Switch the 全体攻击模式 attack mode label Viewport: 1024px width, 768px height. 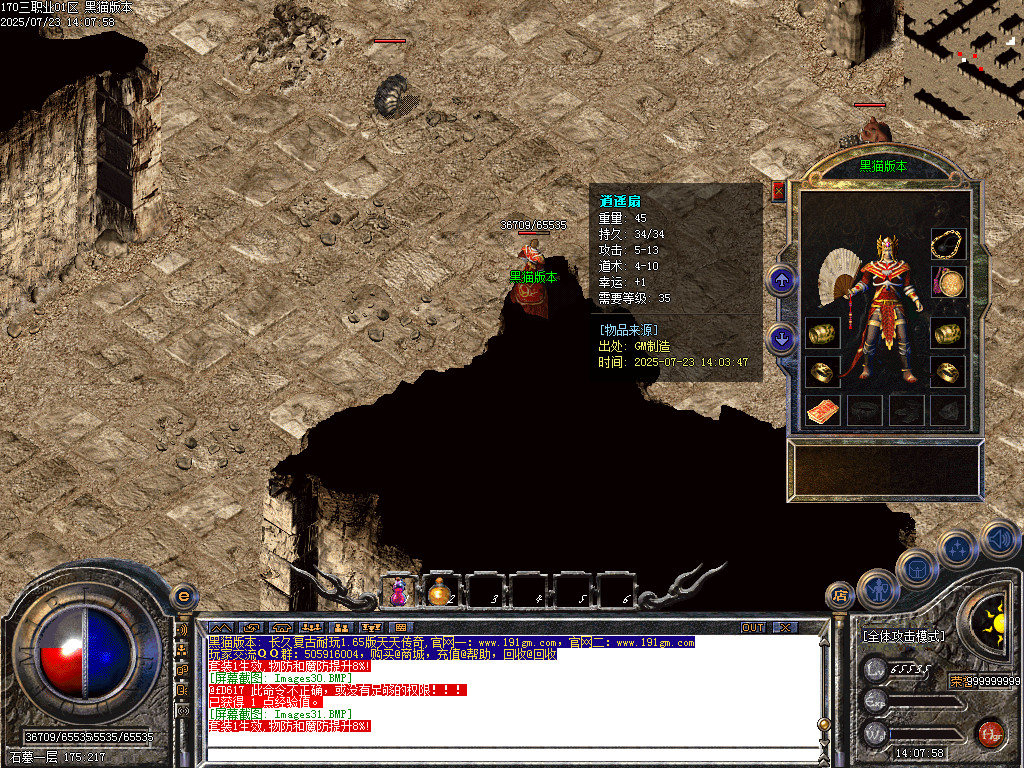903,636
